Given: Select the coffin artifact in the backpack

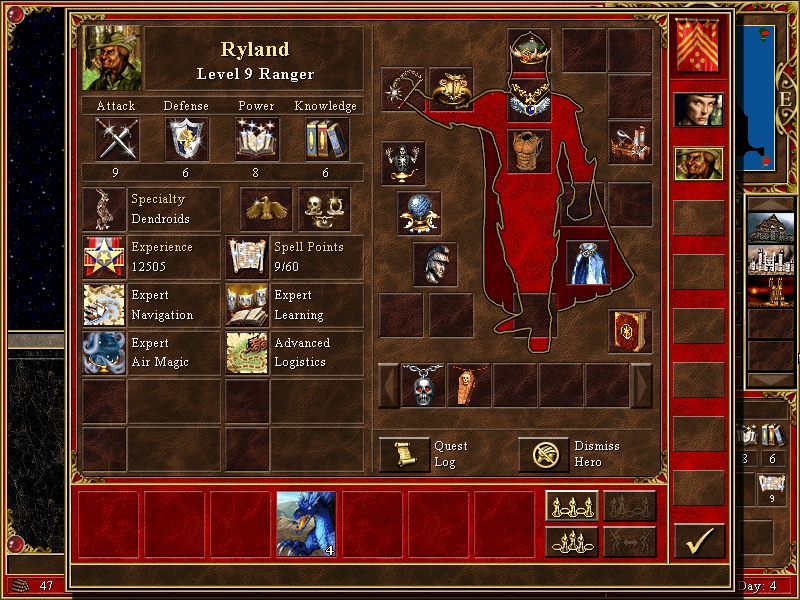Looking at the screenshot, I should (469, 385).
